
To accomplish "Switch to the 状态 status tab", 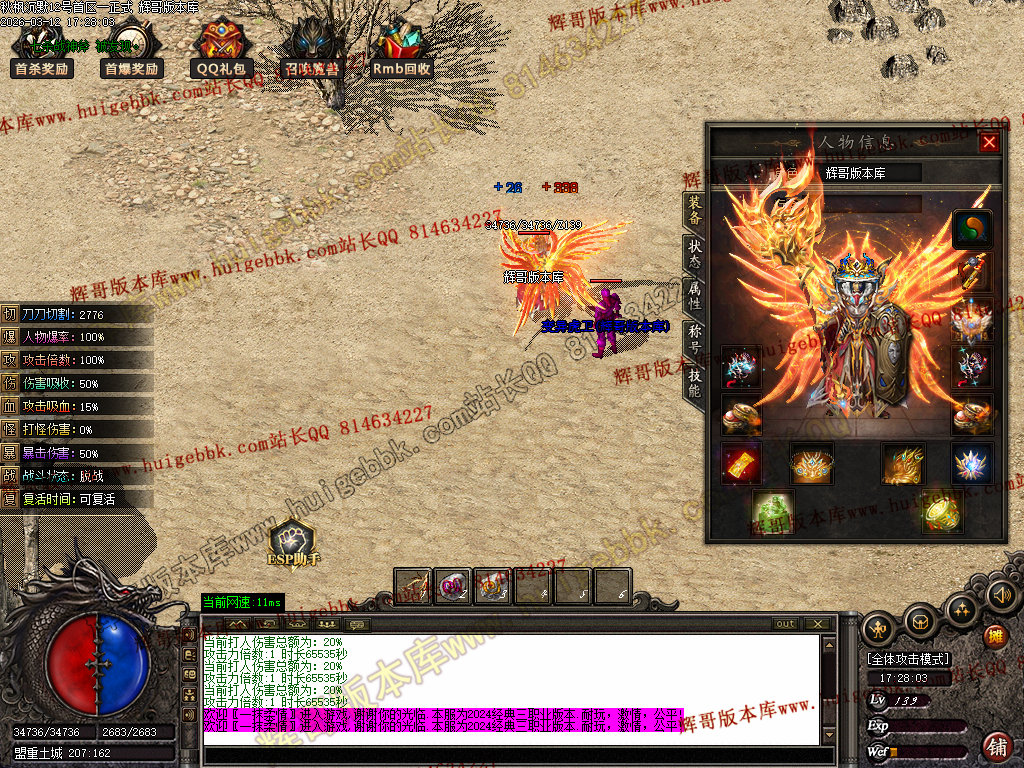I will [x=694, y=254].
